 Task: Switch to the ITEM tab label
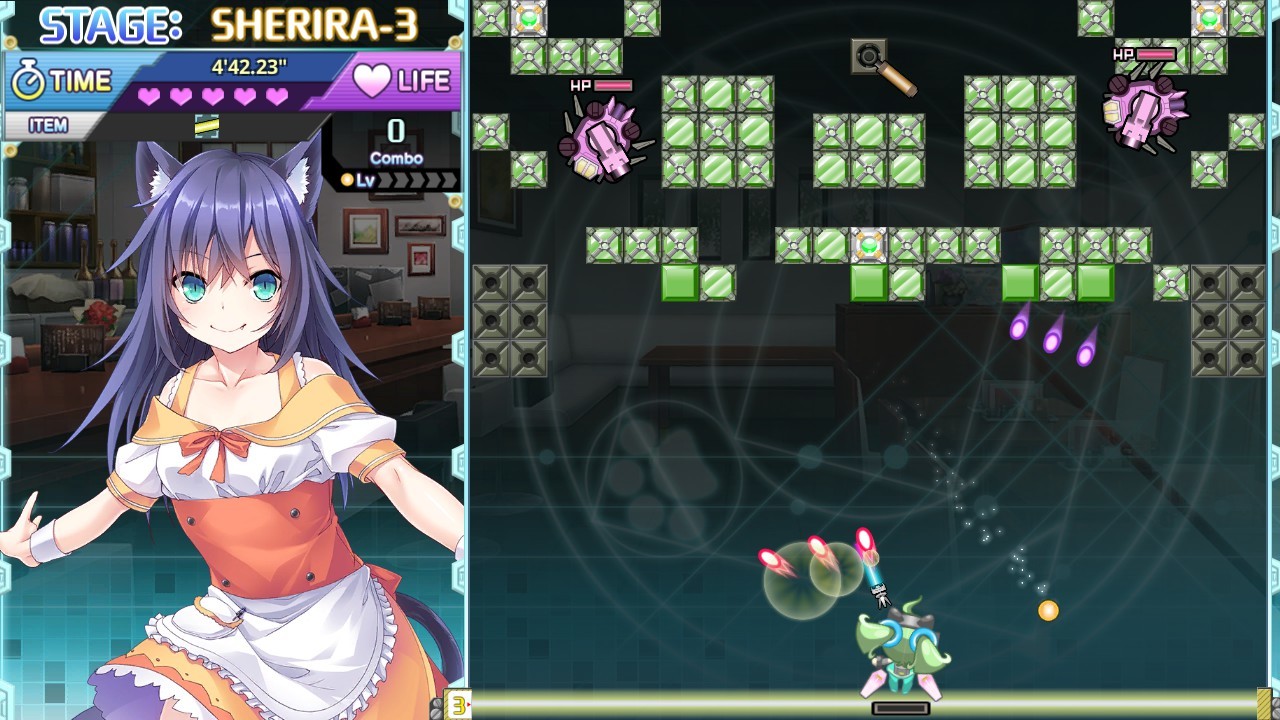[x=48, y=126]
